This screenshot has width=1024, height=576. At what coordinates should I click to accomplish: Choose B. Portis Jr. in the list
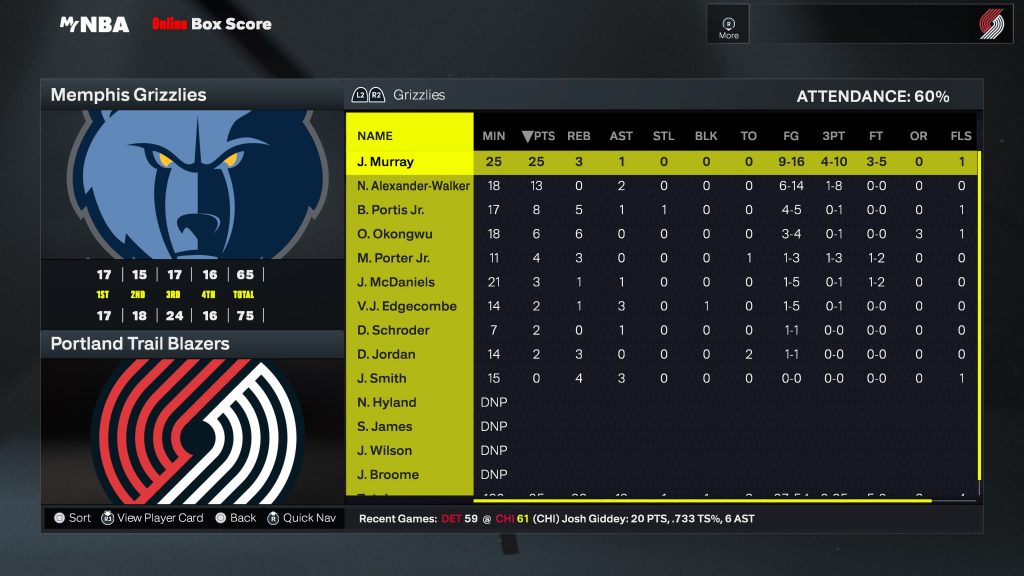click(x=391, y=210)
